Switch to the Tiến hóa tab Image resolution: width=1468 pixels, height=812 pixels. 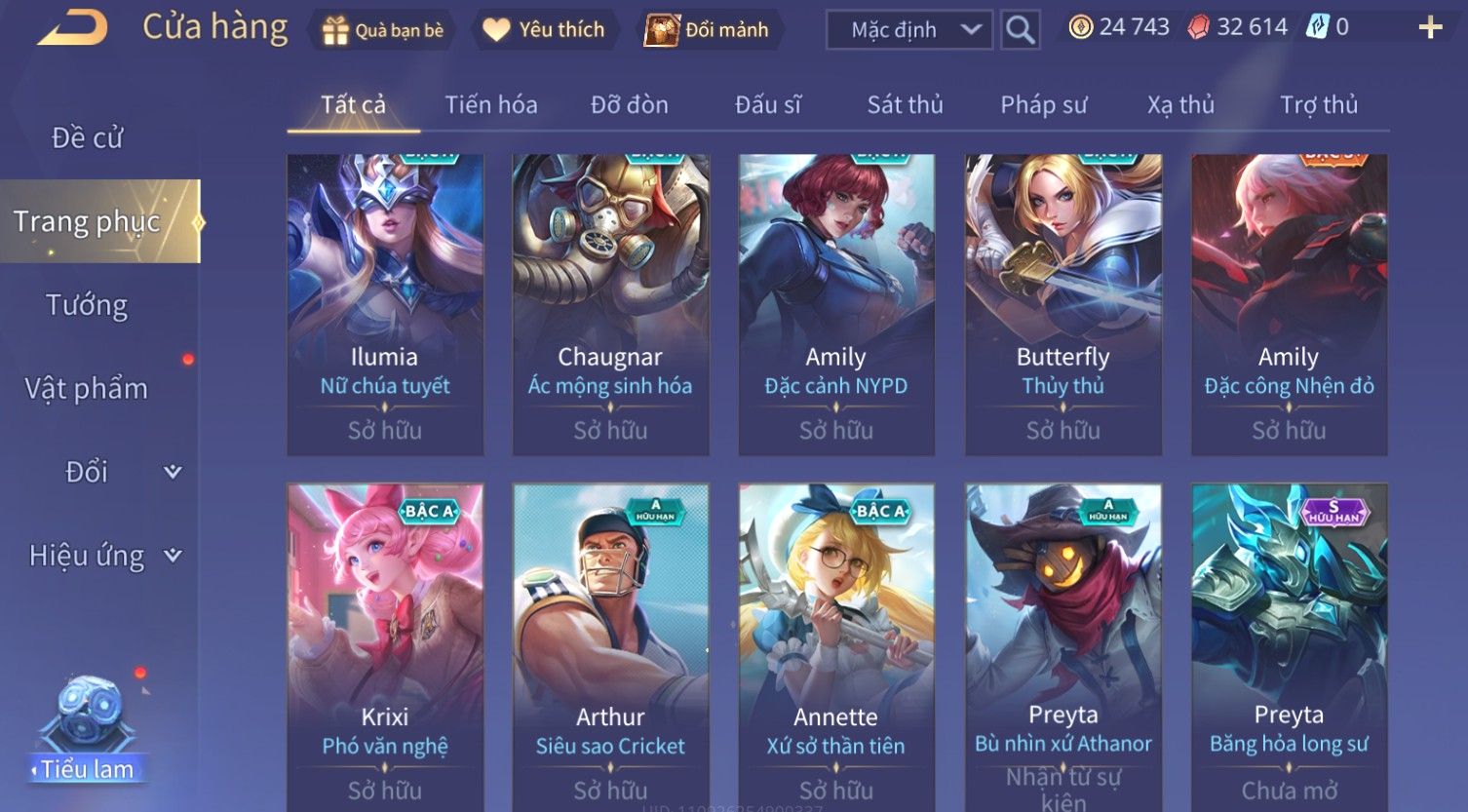[491, 104]
